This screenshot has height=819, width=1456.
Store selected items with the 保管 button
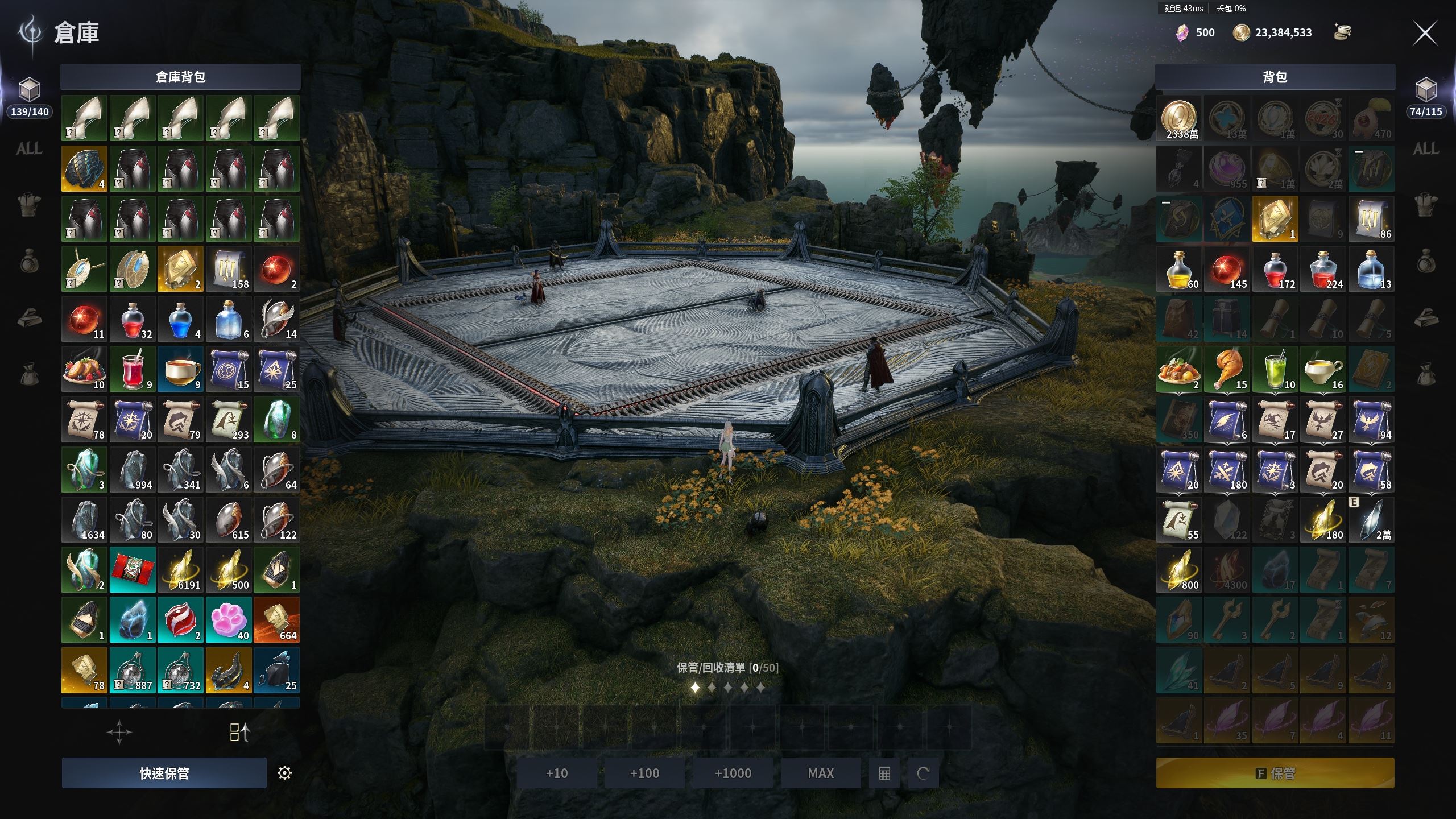point(1275,773)
